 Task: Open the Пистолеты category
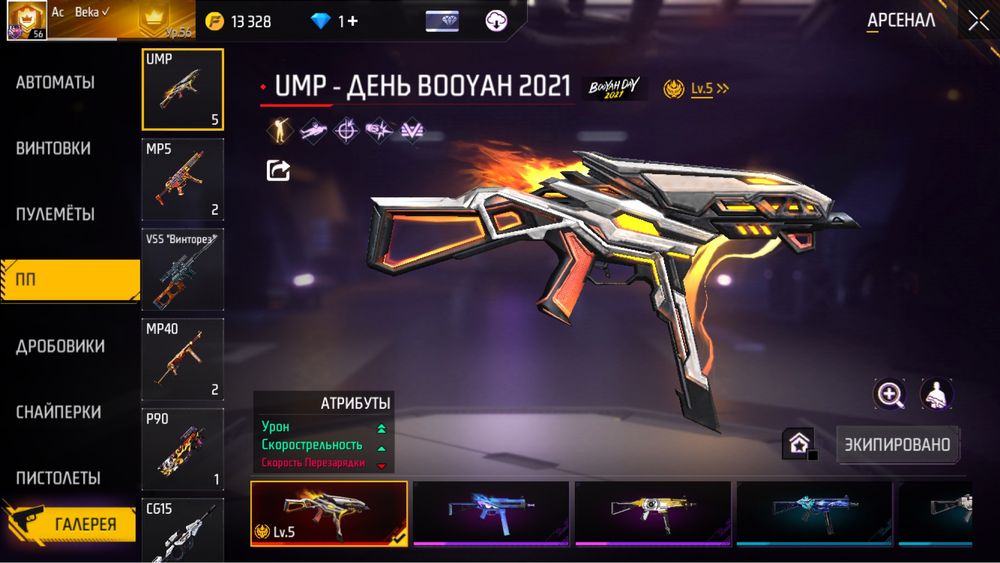[x=58, y=478]
